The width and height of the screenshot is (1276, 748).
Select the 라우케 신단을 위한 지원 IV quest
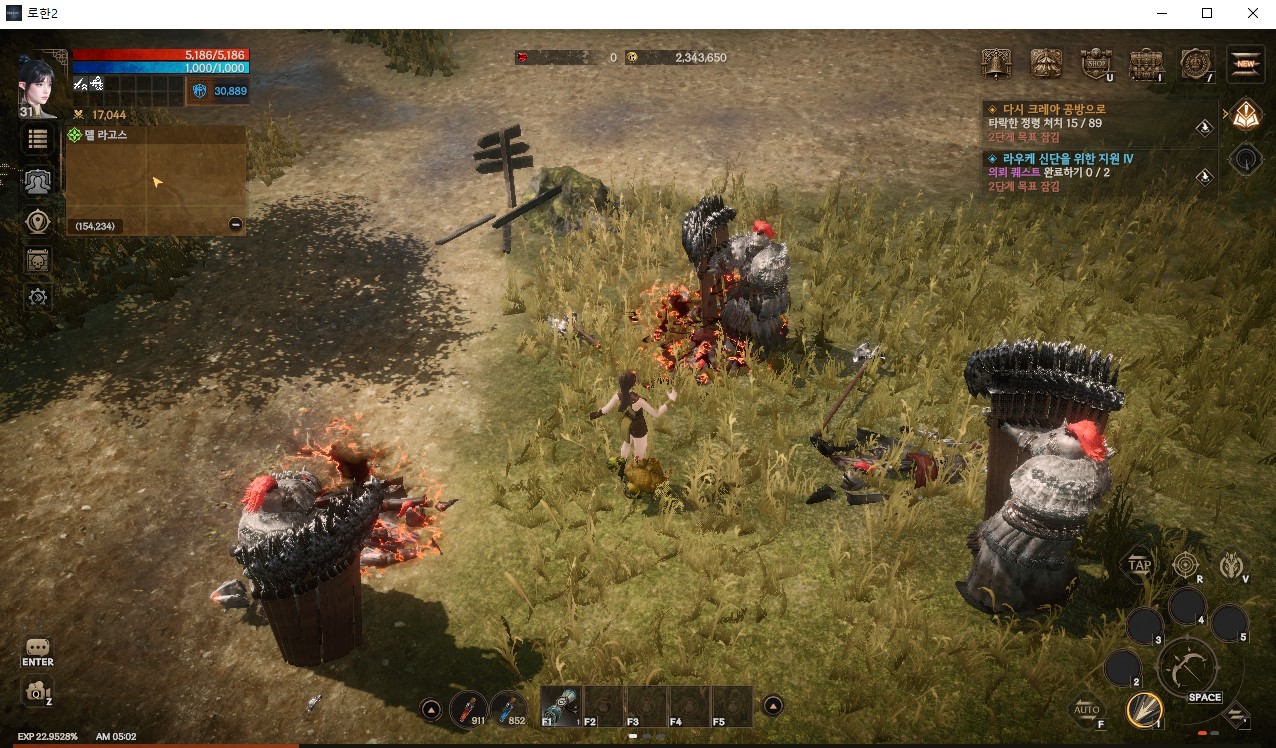tap(1059, 158)
